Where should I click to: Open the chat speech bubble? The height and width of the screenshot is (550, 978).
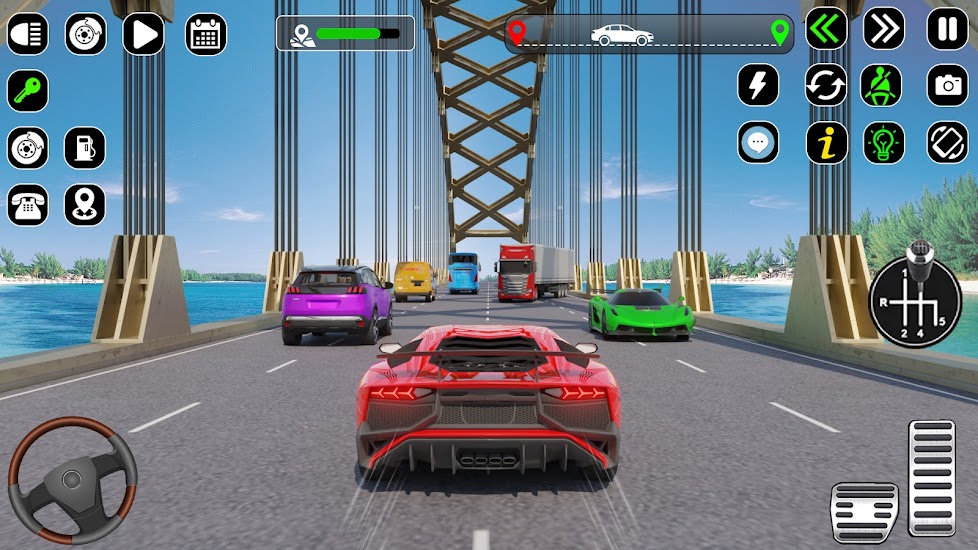click(758, 143)
